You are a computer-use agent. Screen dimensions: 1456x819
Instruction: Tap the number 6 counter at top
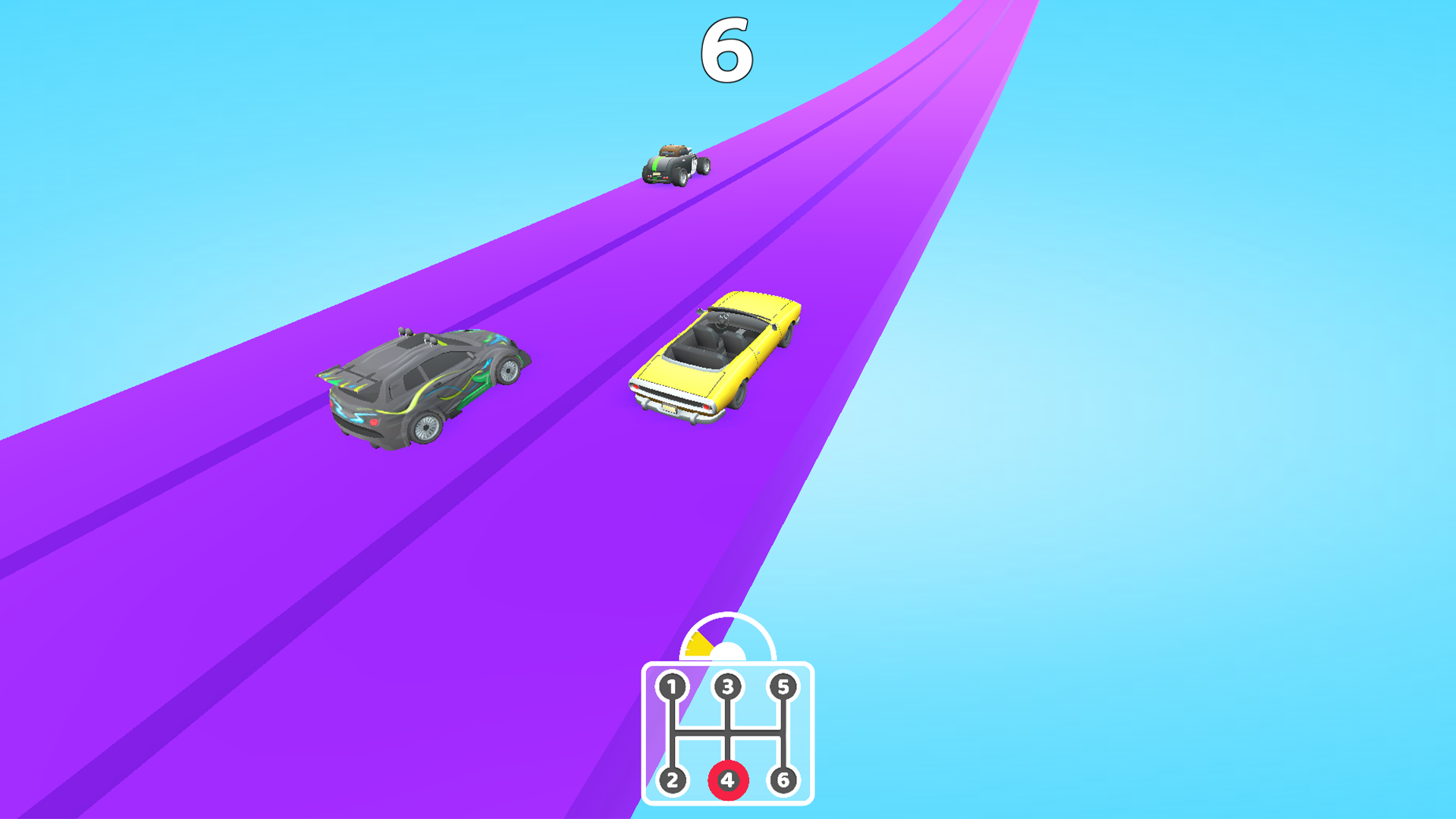726,49
